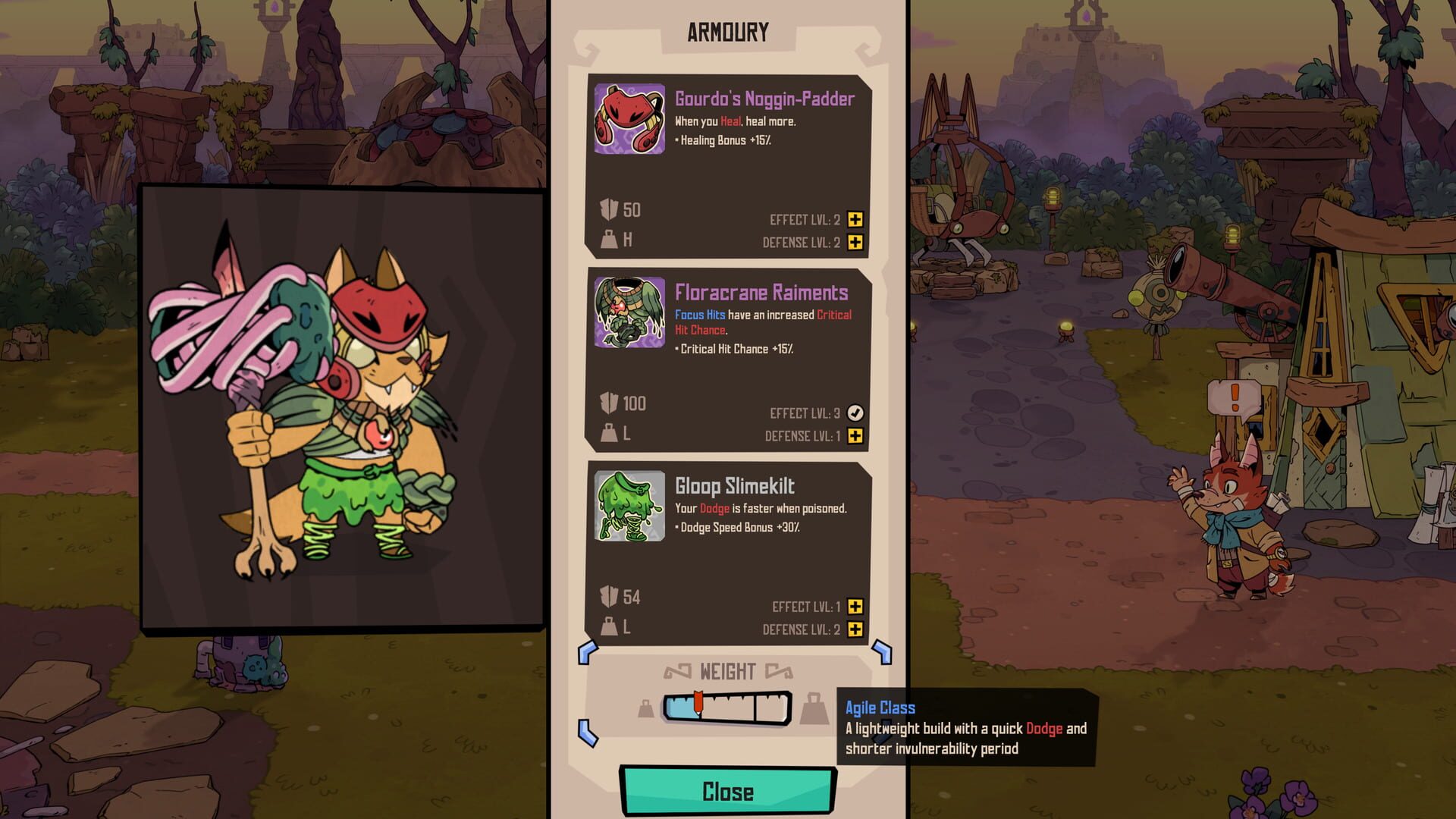Click plus to upgrade Floracrane Defense Lvl
The width and height of the screenshot is (1456, 819).
pos(855,438)
